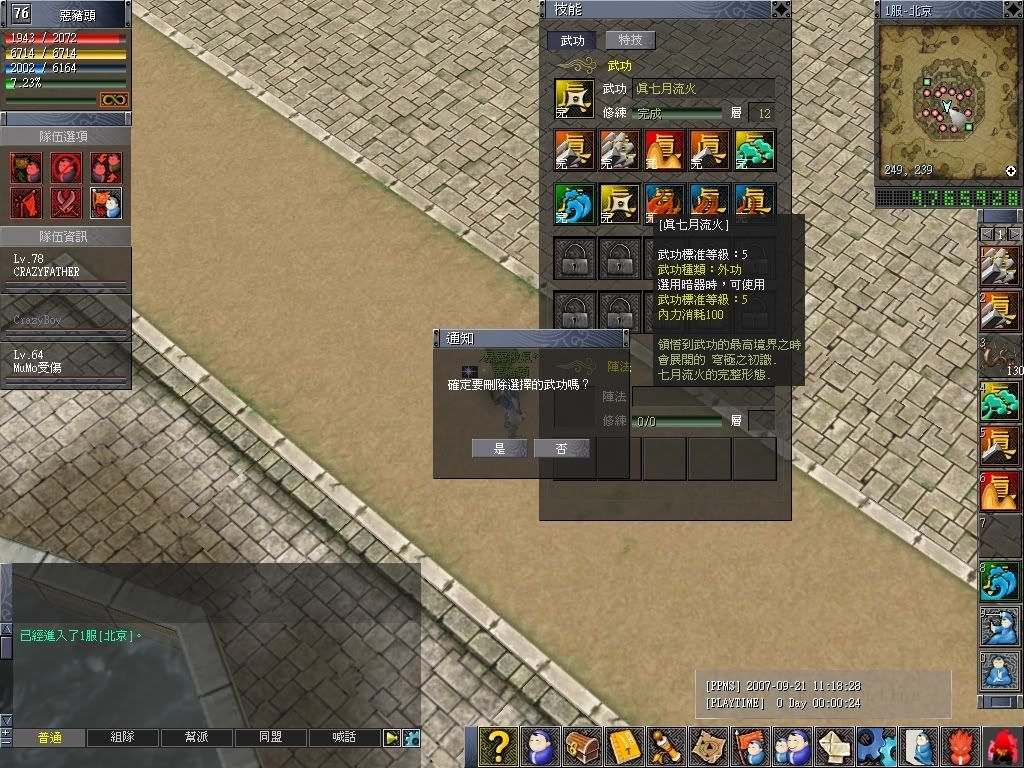Click the crossed swords party option

tap(66, 203)
